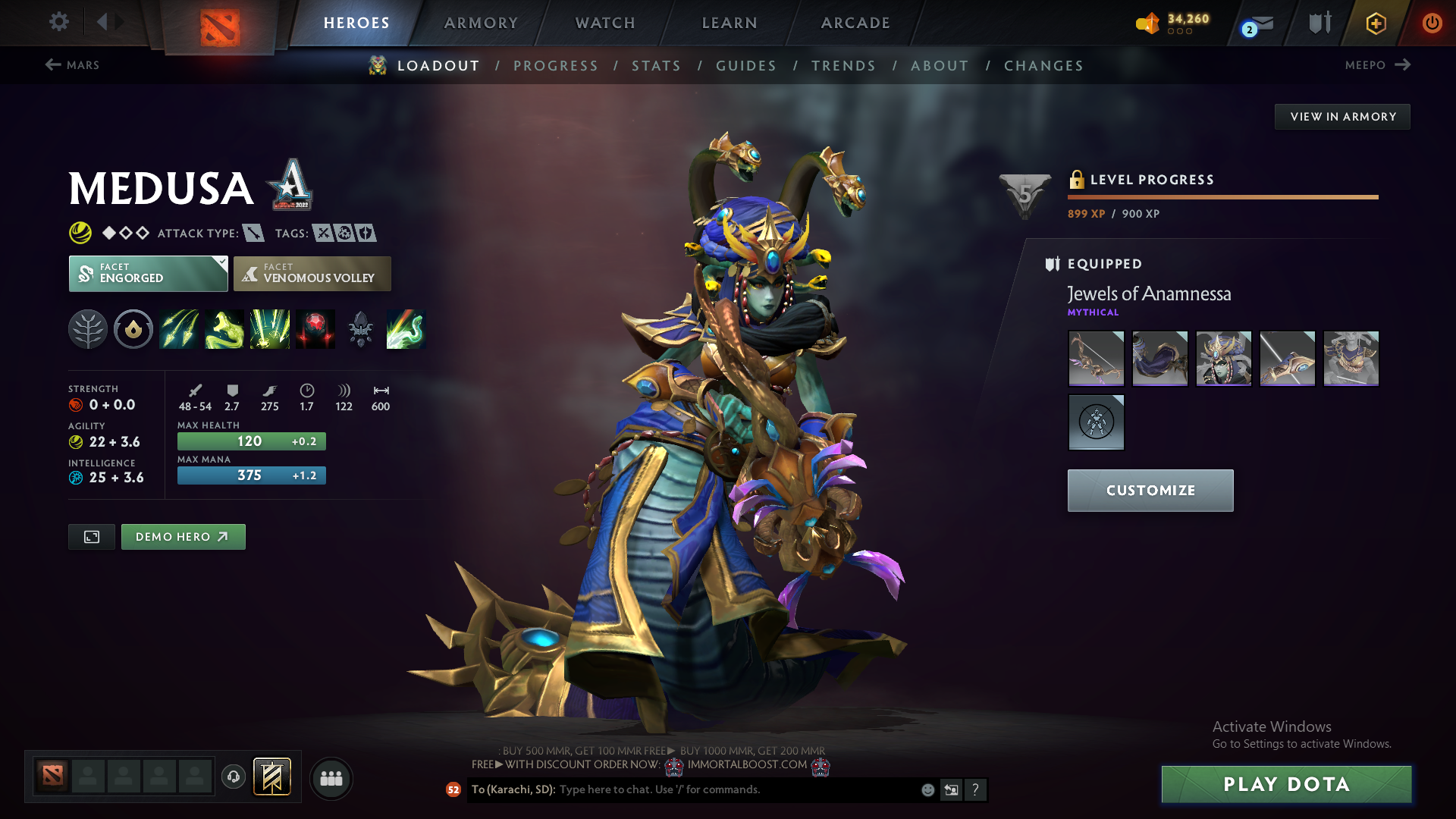The width and height of the screenshot is (1456, 819).
Task: Open the voice chat headset icon
Action: coord(233,777)
